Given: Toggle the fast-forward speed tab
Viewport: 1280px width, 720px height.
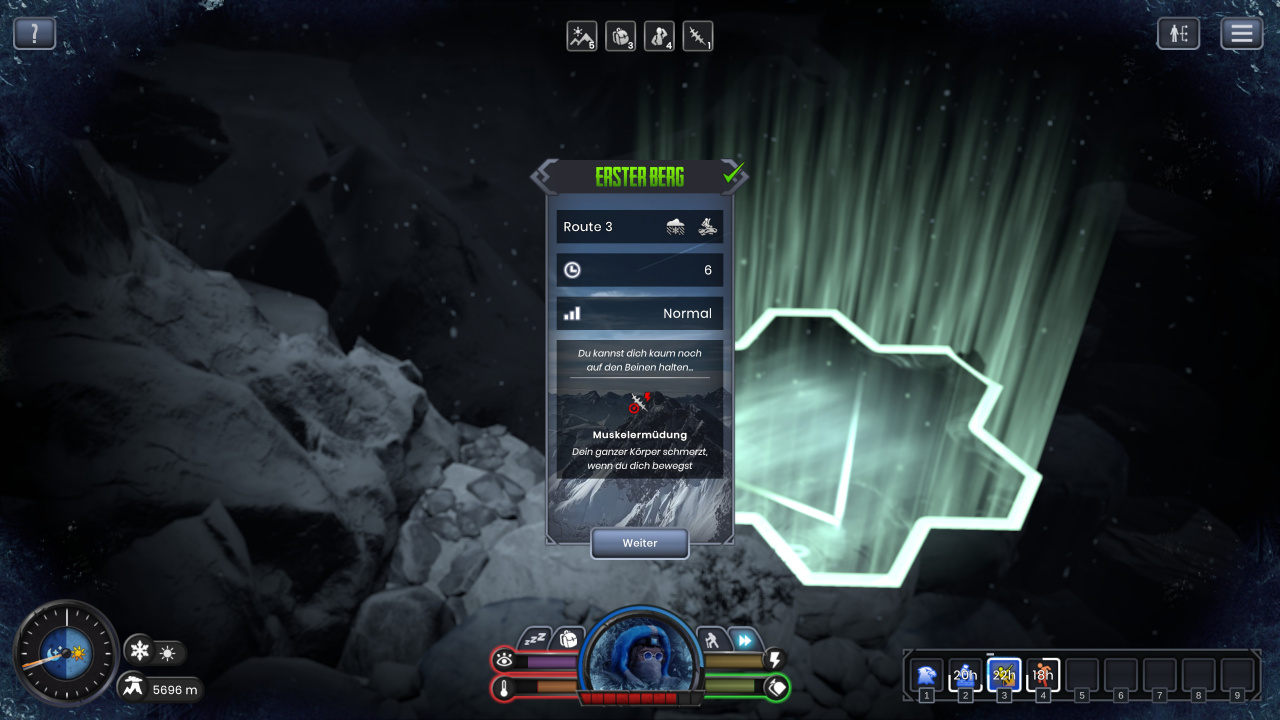Looking at the screenshot, I should click(x=744, y=639).
